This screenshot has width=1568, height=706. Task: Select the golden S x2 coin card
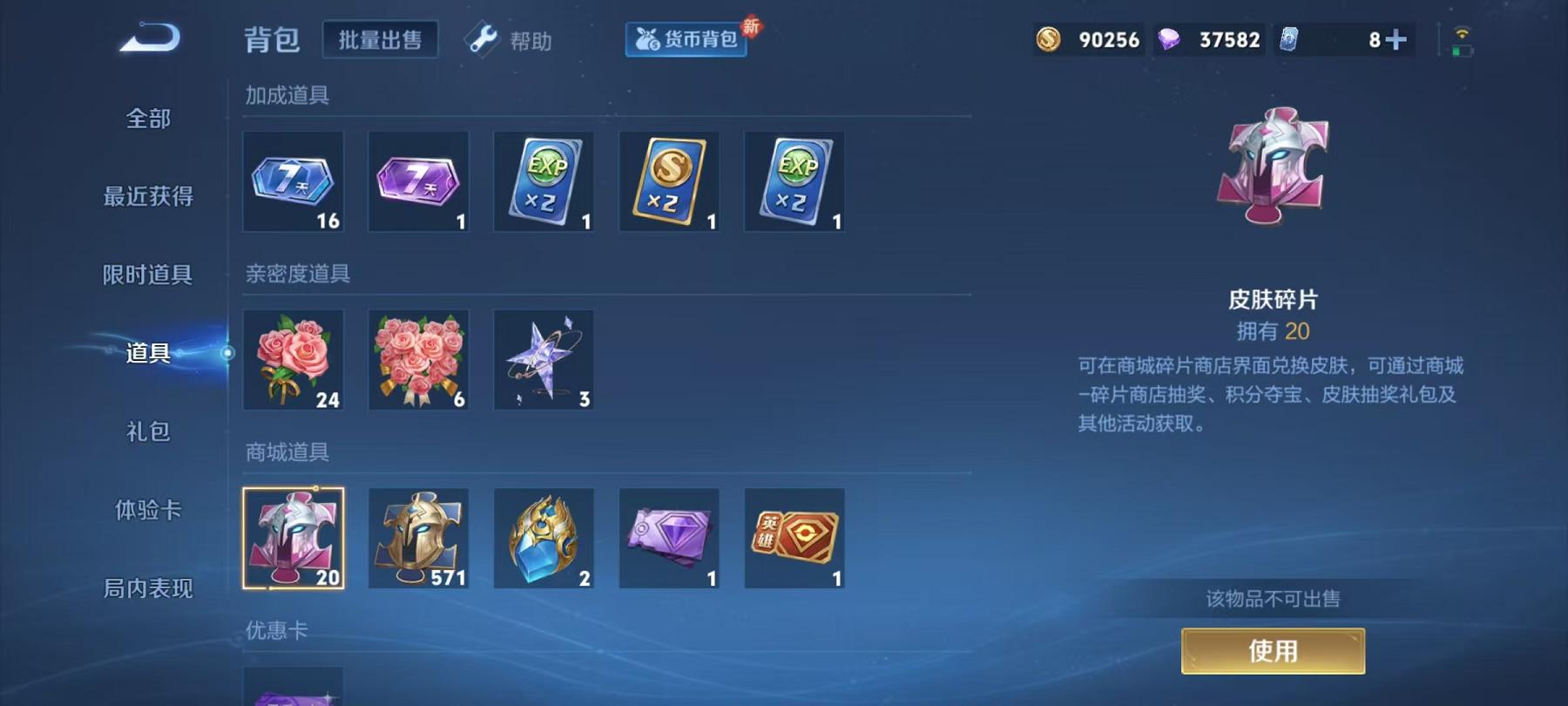(x=669, y=182)
